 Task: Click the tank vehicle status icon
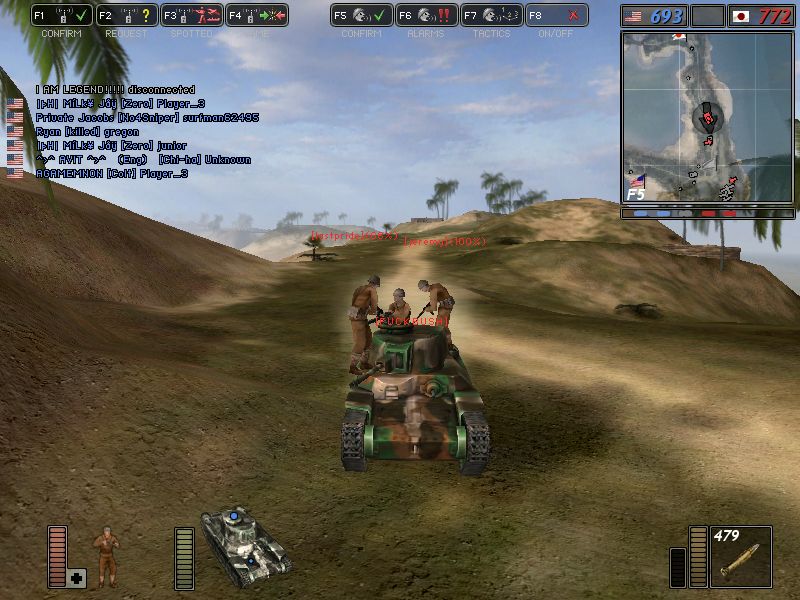coord(244,545)
